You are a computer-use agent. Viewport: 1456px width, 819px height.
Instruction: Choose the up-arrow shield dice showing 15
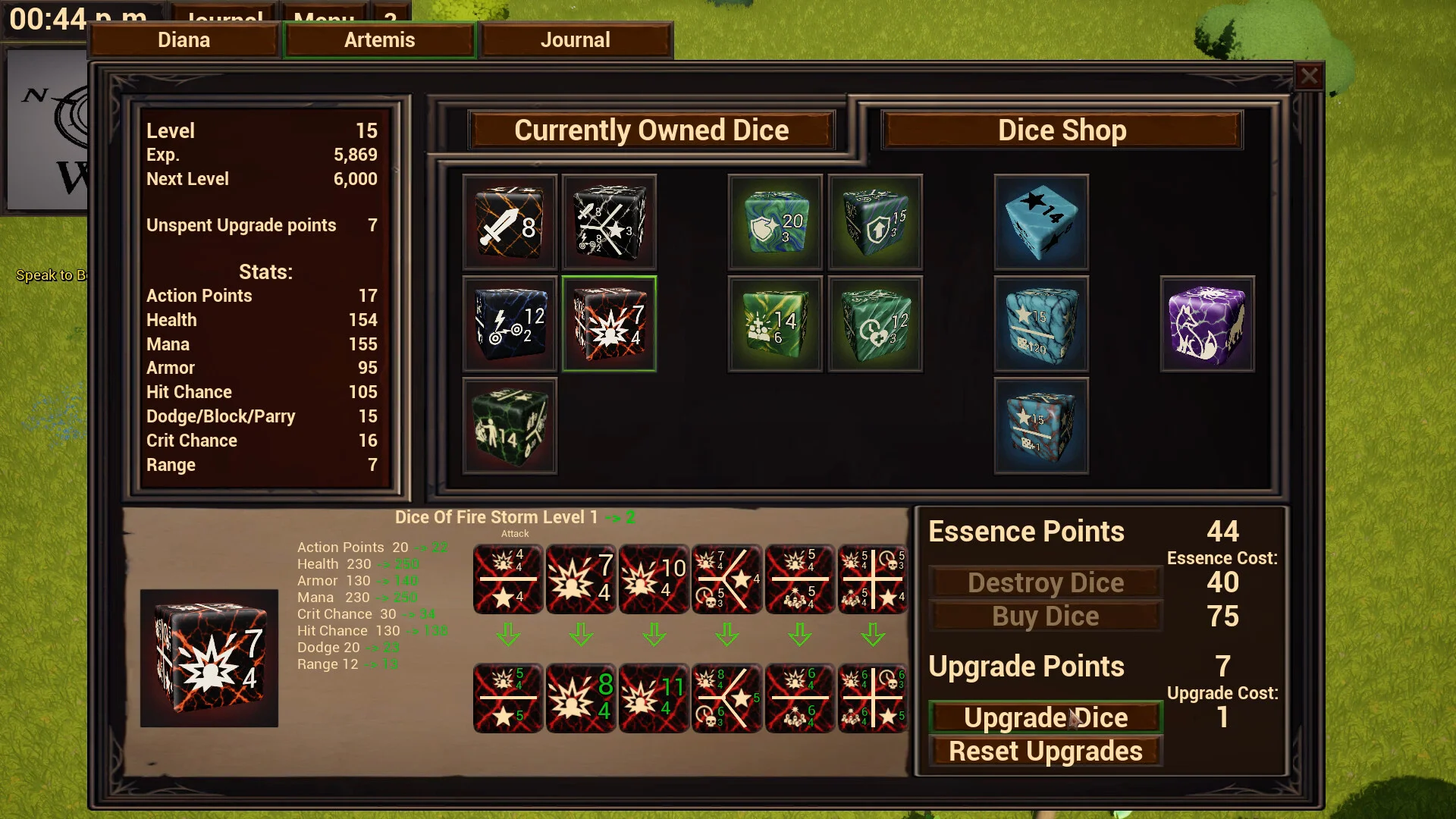click(875, 223)
